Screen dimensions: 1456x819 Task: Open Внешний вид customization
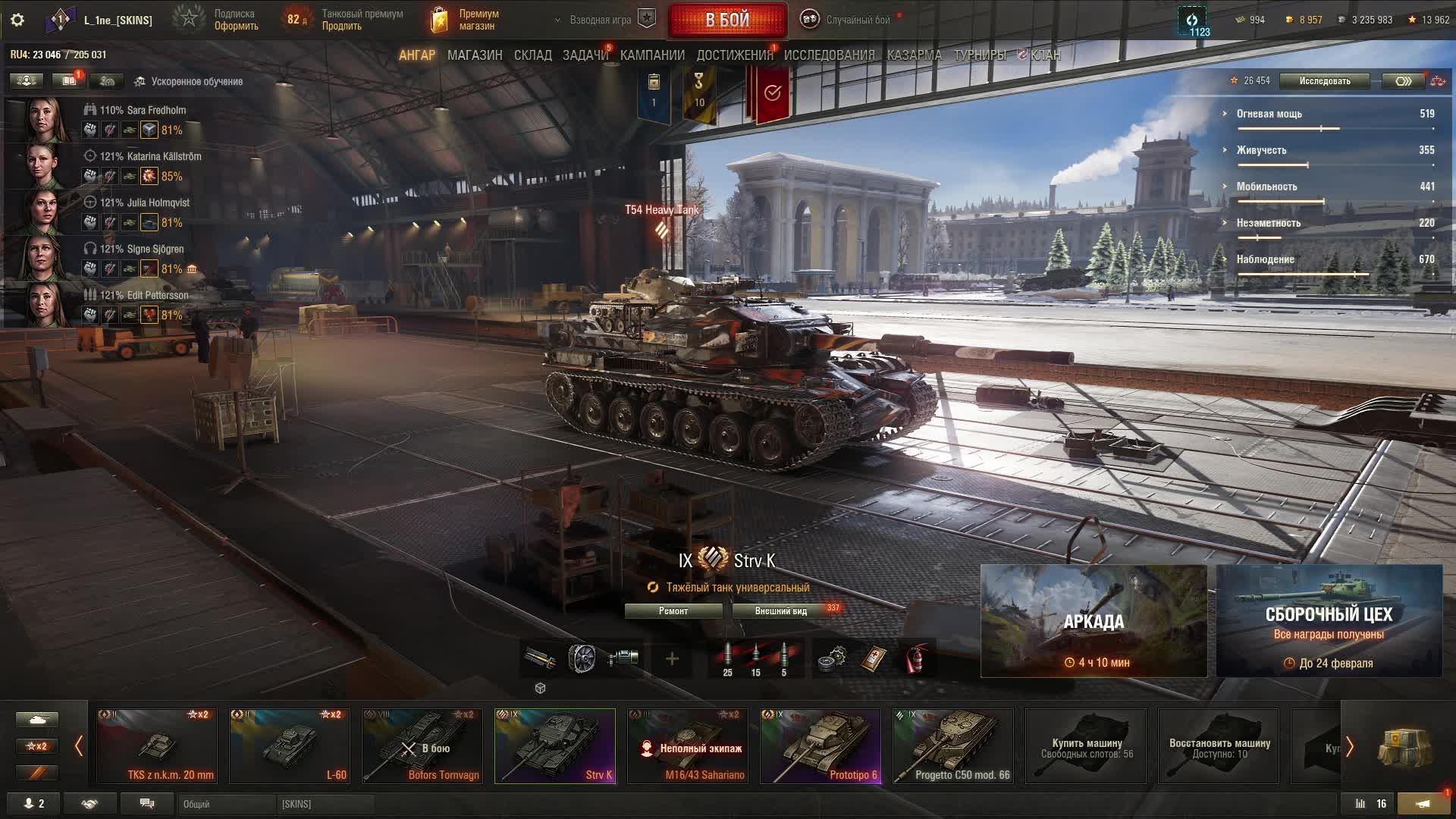click(x=781, y=611)
